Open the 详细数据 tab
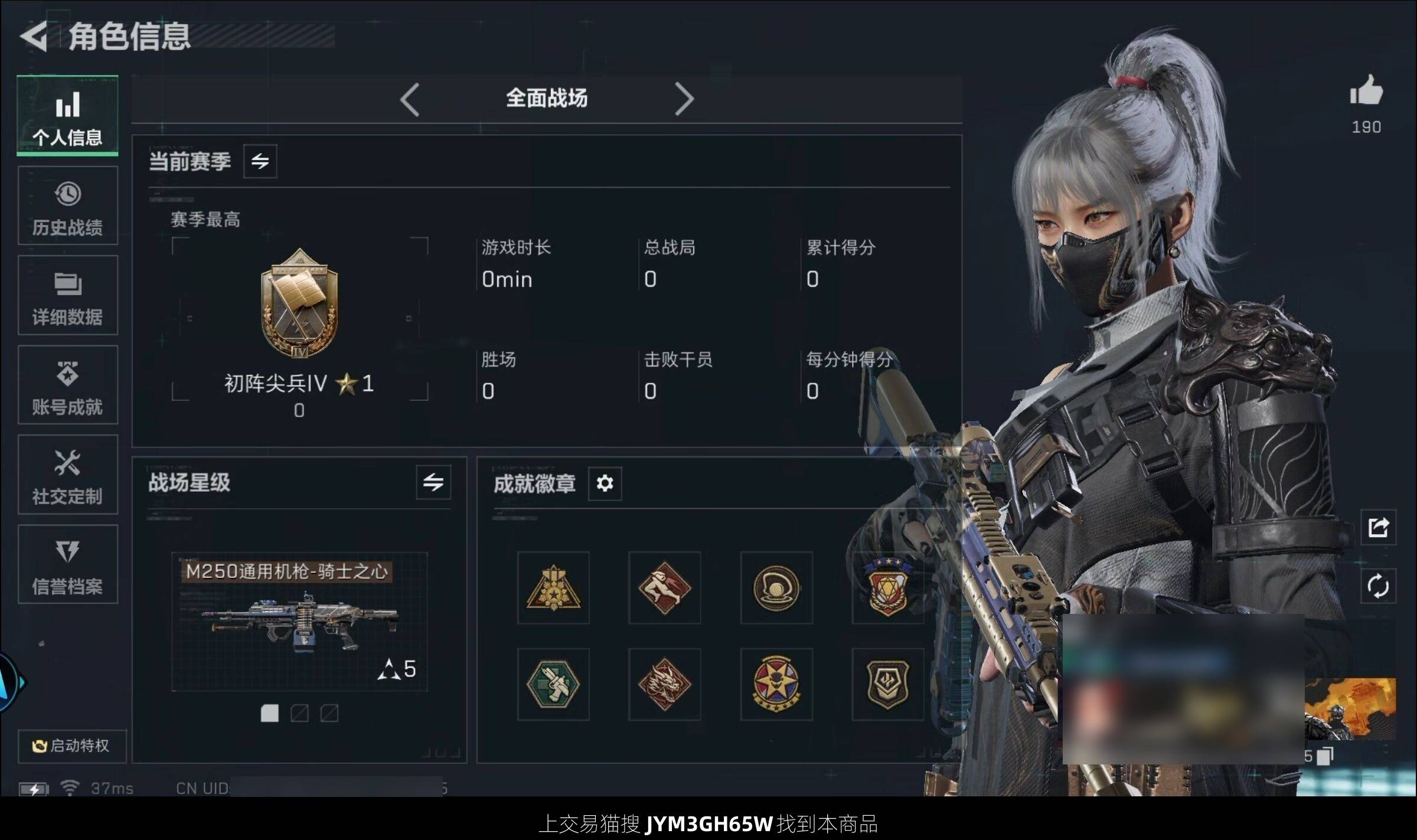Screen dimensions: 1417x840 pos(67,296)
